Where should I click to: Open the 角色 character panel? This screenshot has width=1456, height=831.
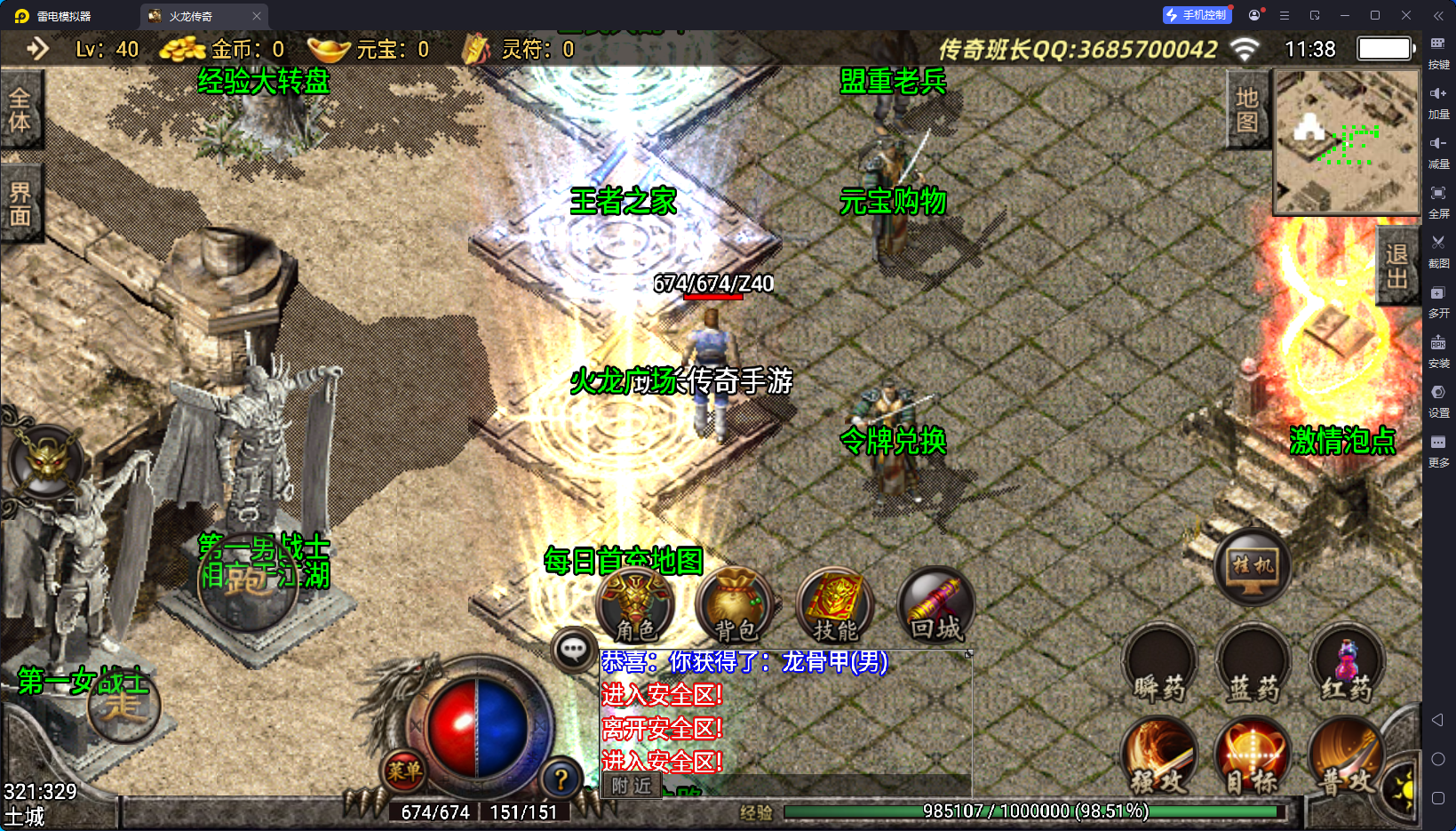click(636, 605)
